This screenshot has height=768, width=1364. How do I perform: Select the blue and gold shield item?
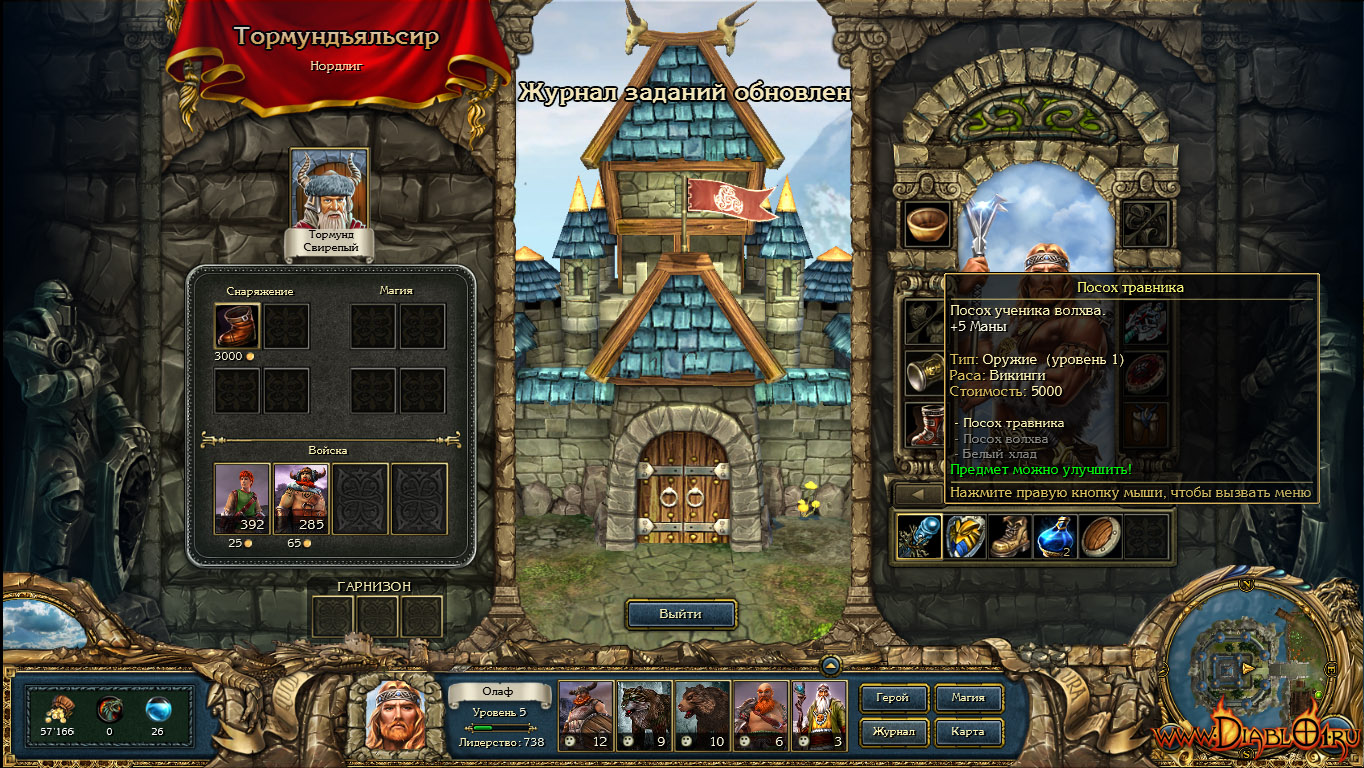966,537
